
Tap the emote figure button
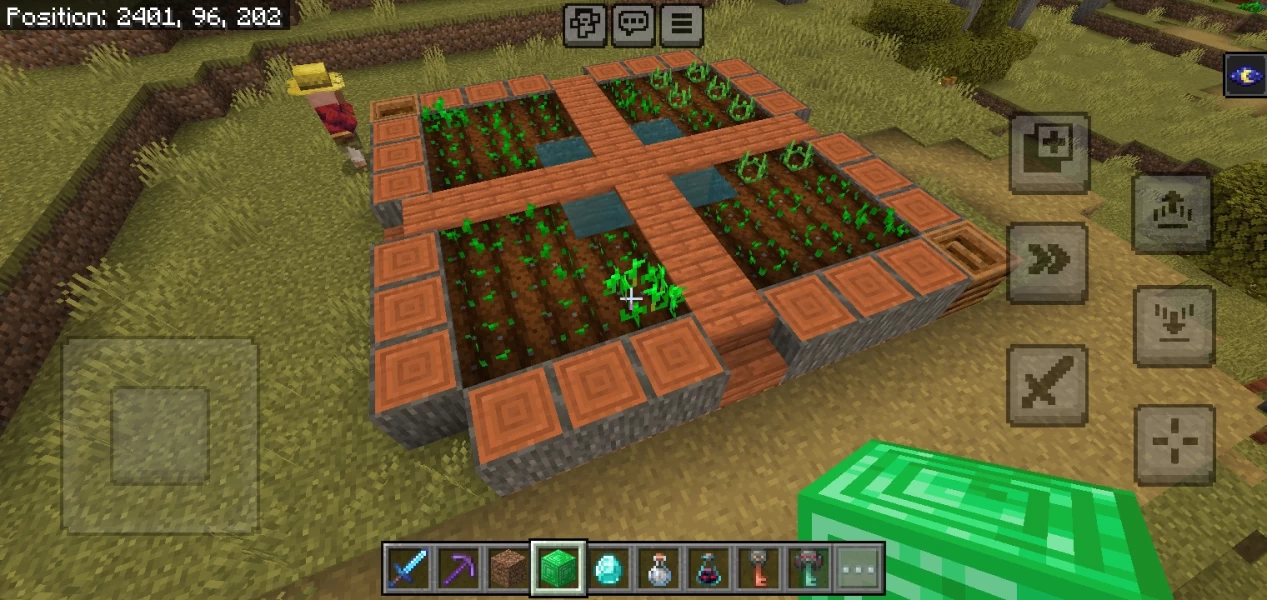pos(585,24)
